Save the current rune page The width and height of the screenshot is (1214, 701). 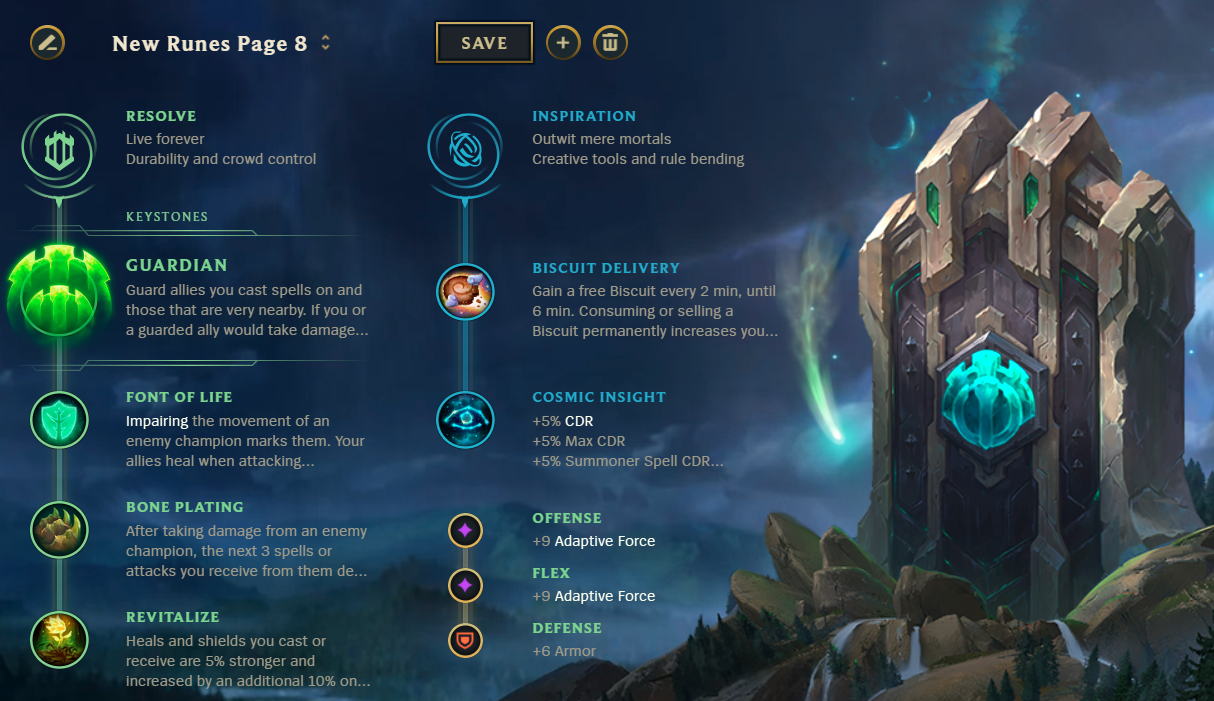tap(484, 43)
